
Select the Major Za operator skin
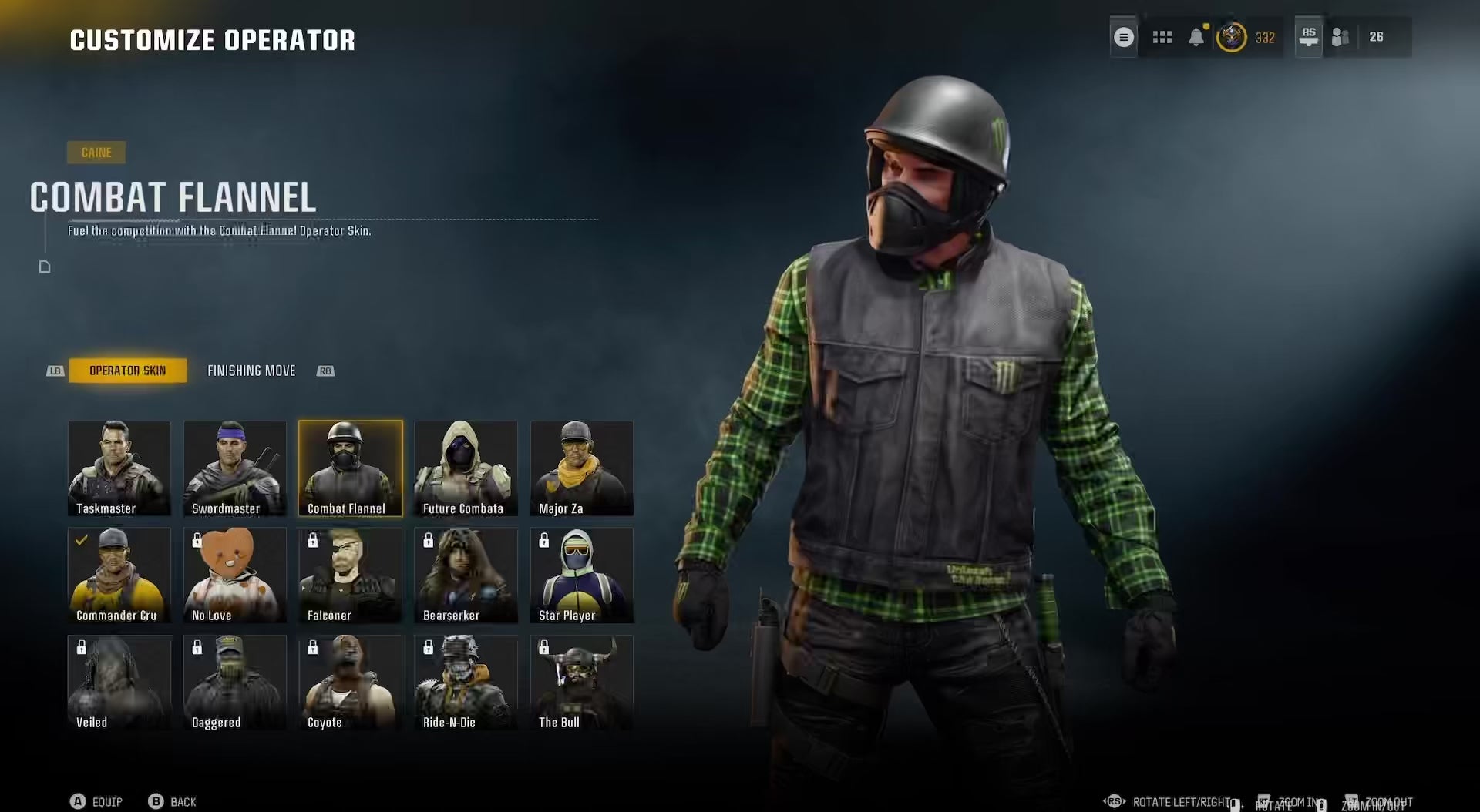(582, 468)
